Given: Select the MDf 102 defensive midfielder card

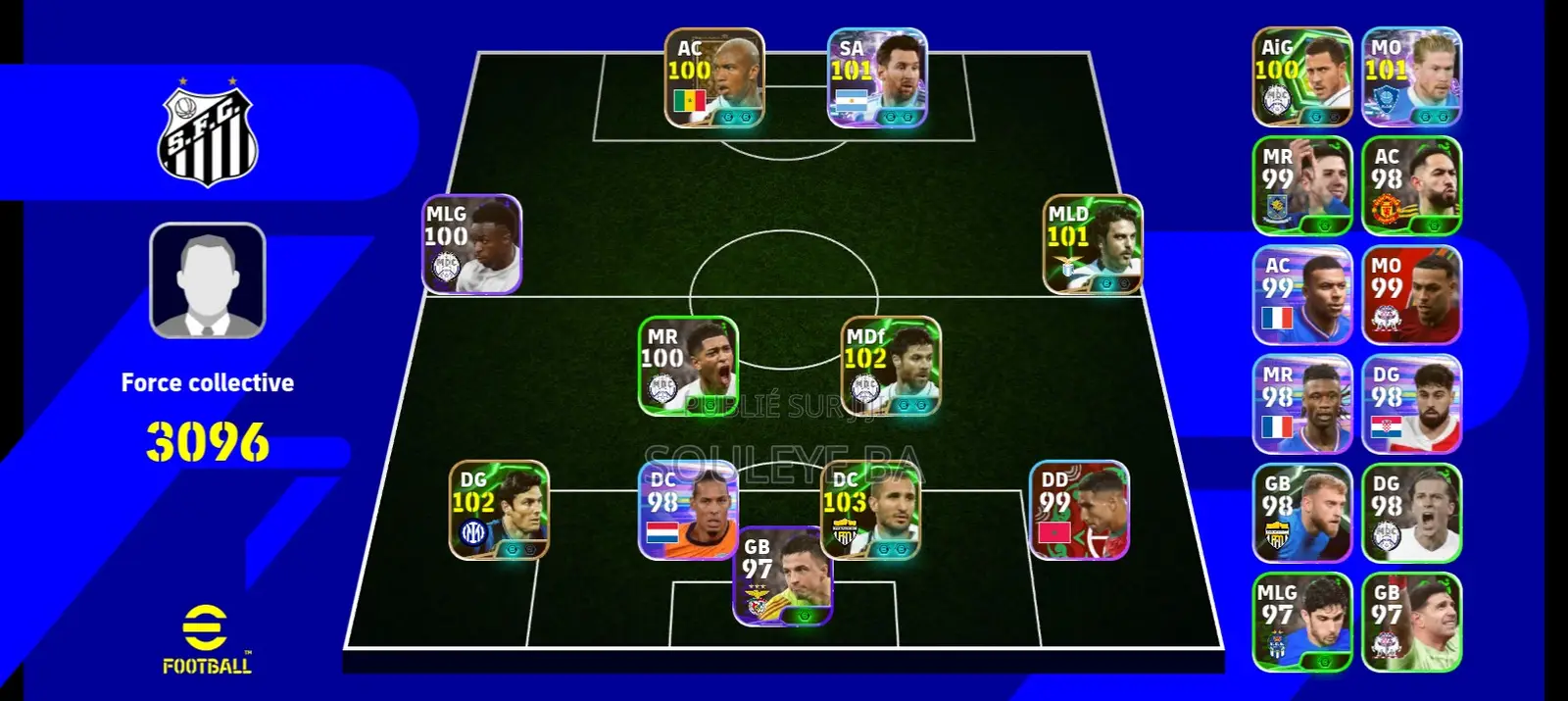Looking at the screenshot, I should click(x=891, y=366).
